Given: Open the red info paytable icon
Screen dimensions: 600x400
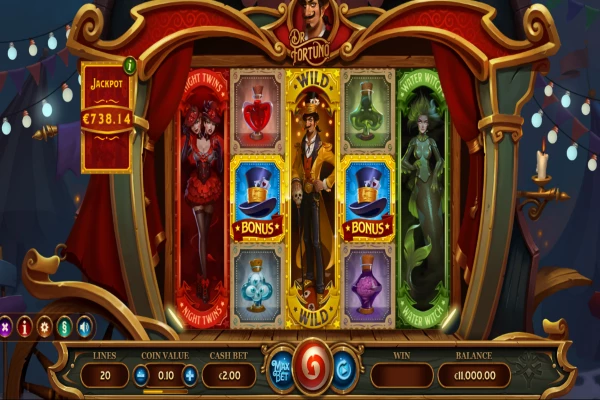Looking at the screenshot, I should (x=24, y=326).
